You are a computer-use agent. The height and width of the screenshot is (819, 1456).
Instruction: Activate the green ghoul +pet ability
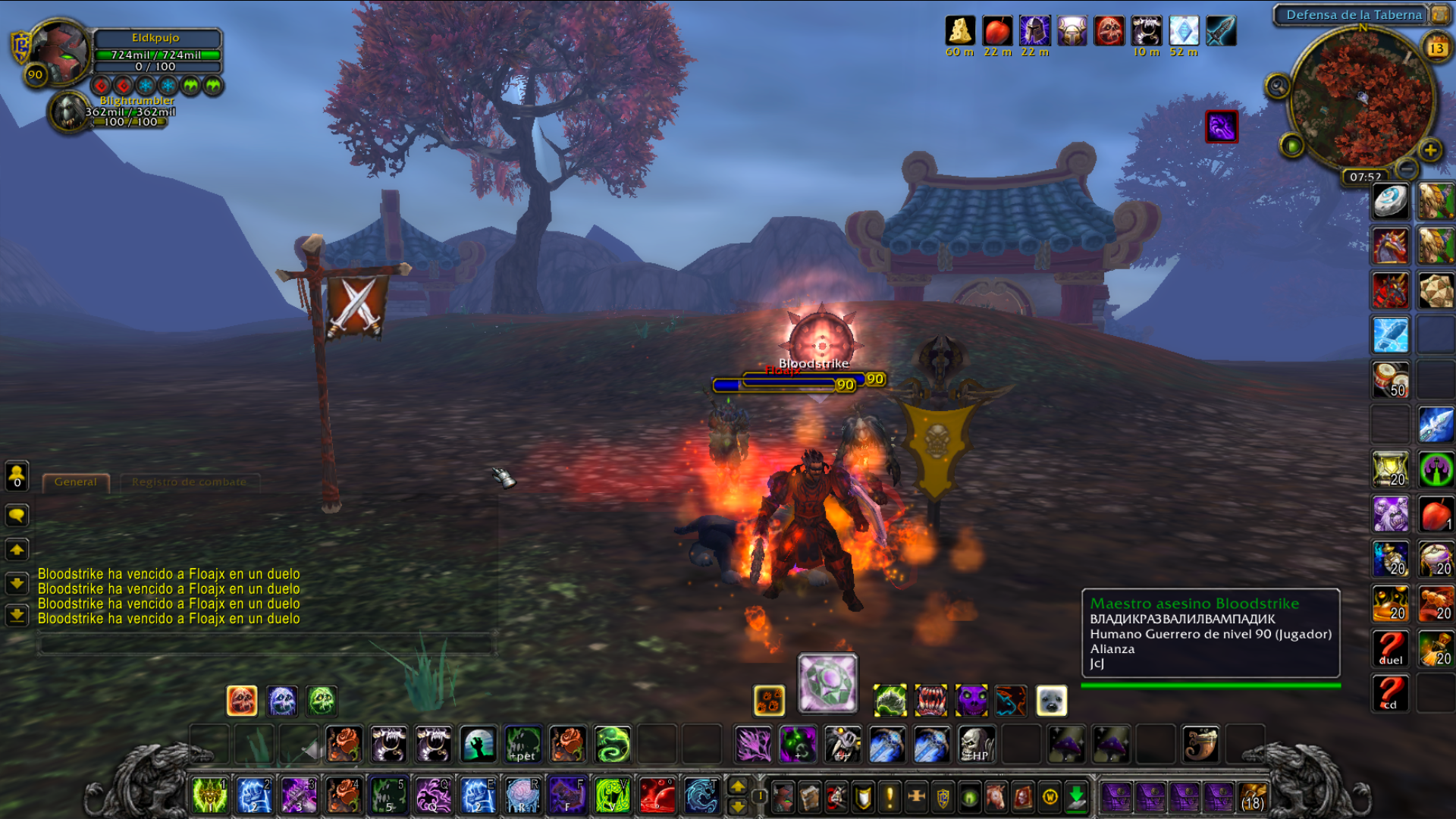[523, 745]
